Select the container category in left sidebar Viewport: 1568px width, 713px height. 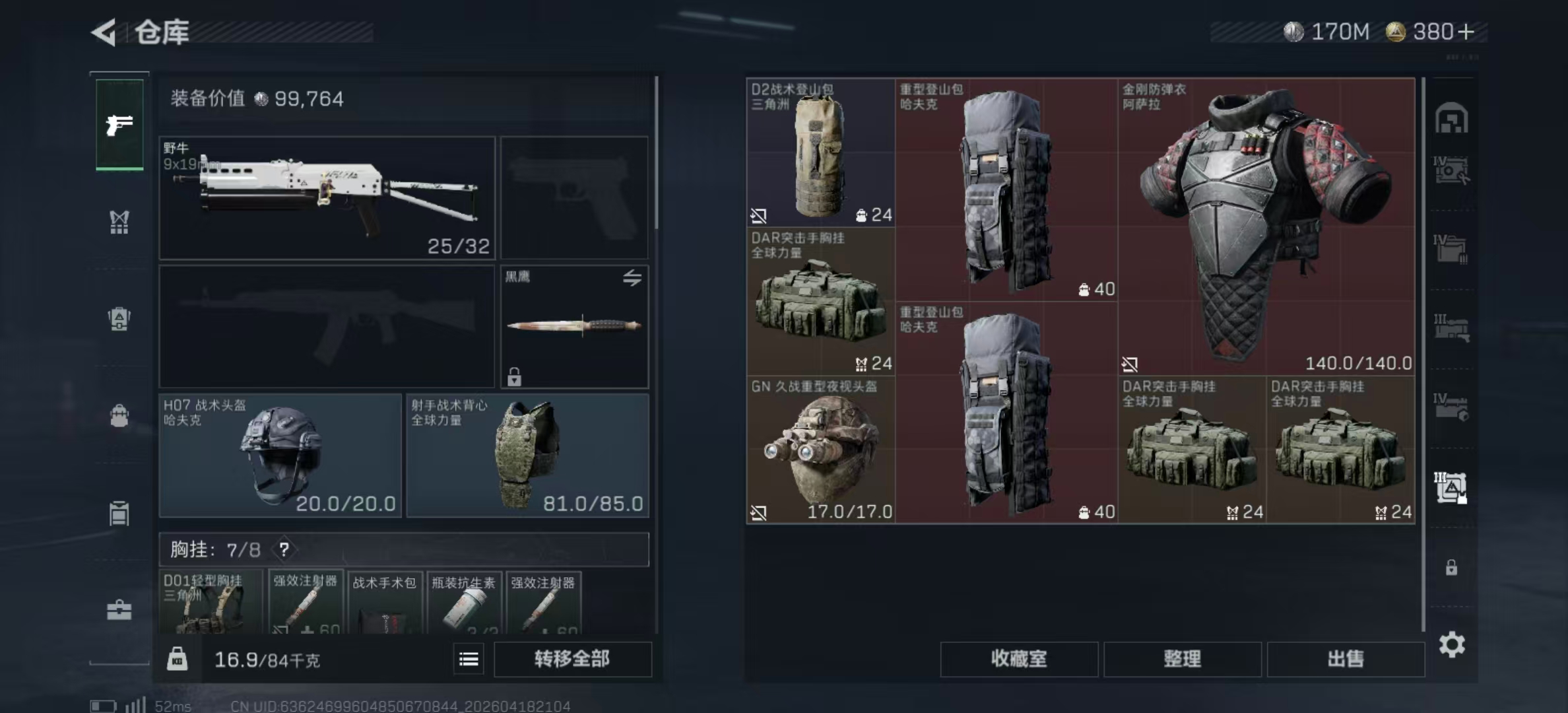coord(119,512)
